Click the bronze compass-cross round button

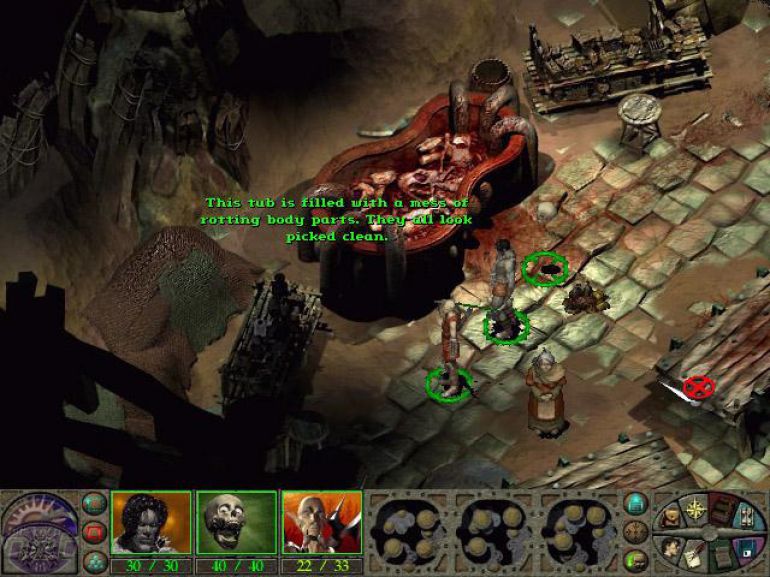pos(635,531)
